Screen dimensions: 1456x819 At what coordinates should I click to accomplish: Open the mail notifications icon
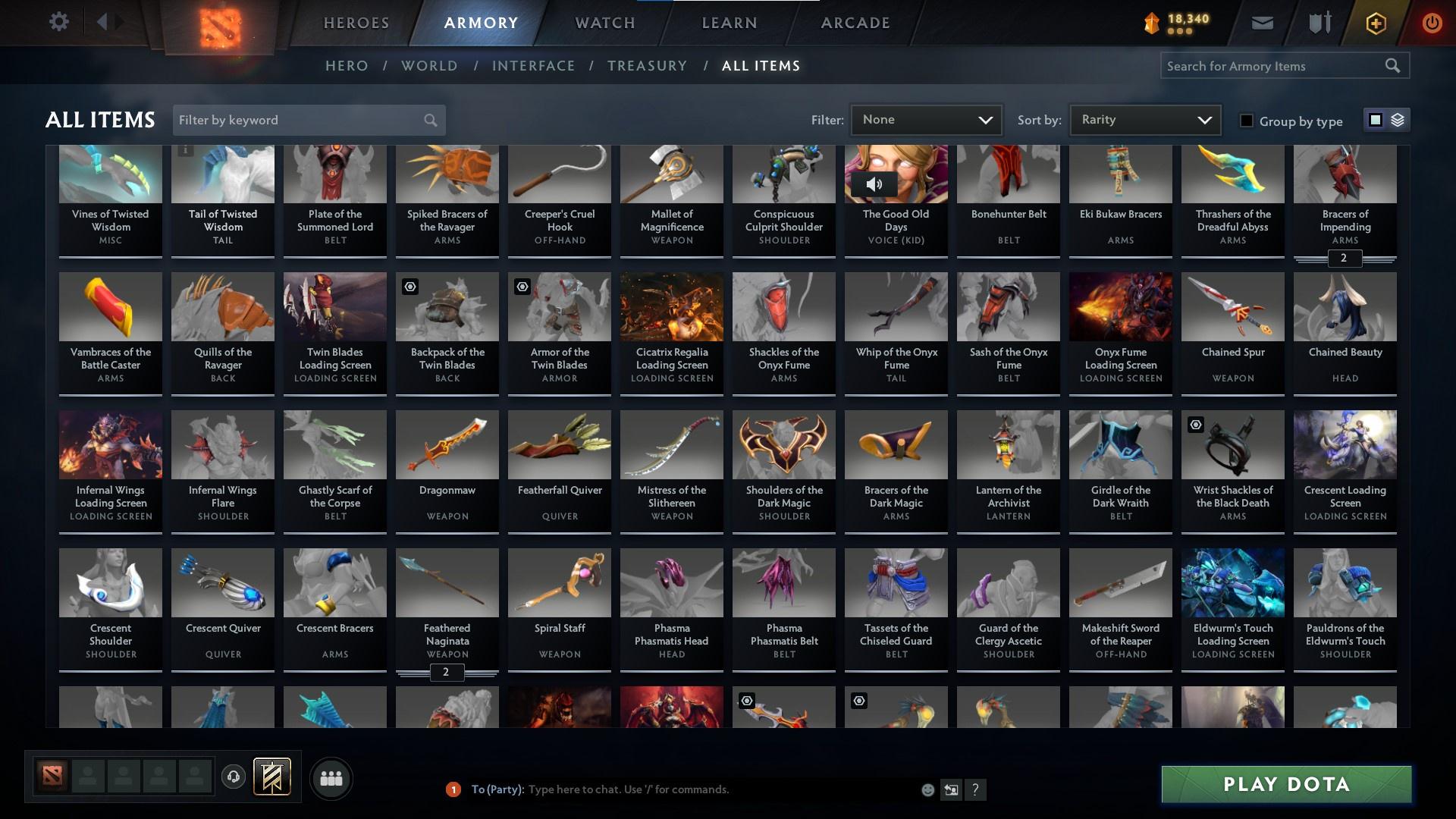point(1262,23)
